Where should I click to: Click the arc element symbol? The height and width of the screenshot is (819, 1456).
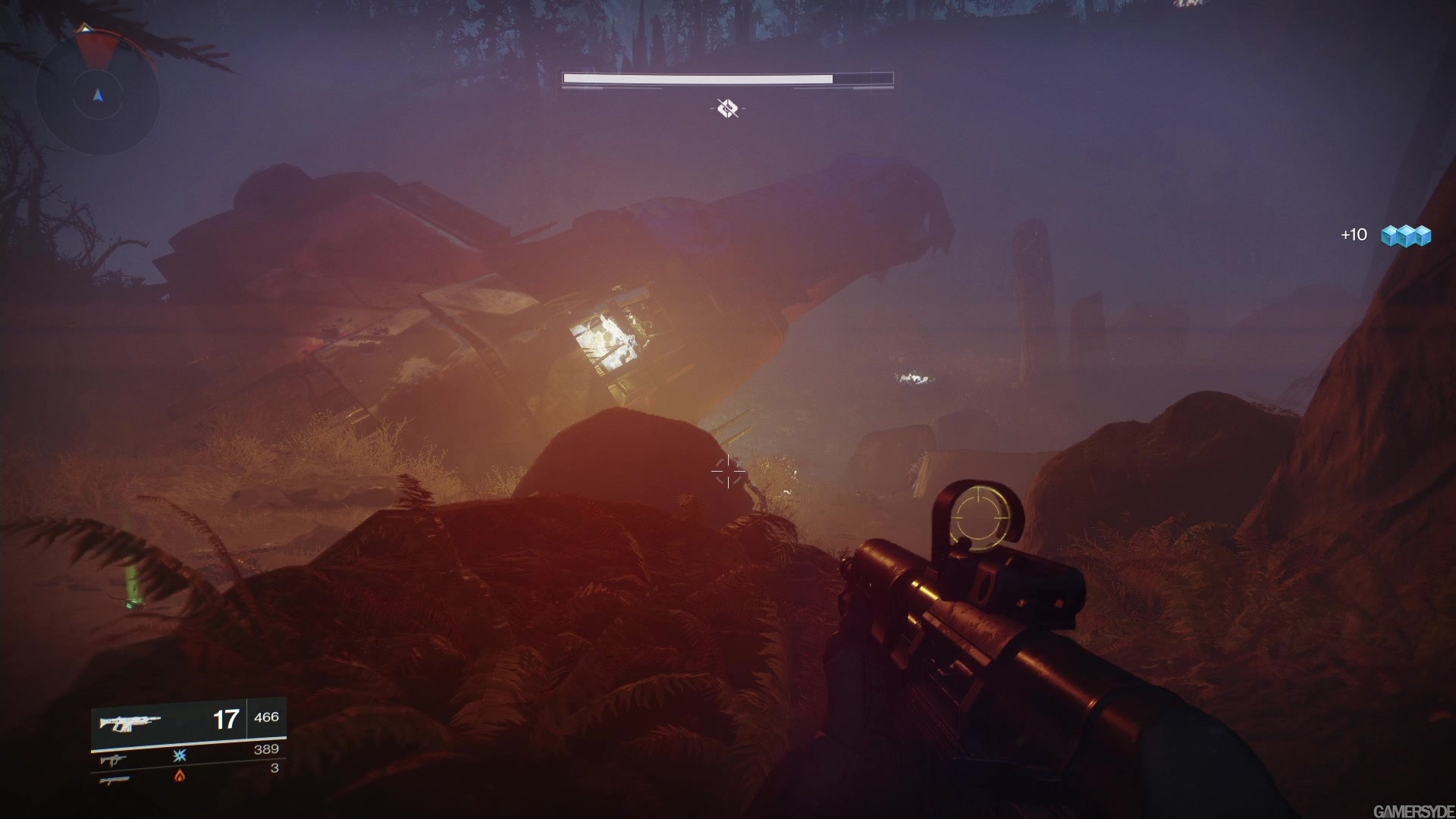coord(180,755)
